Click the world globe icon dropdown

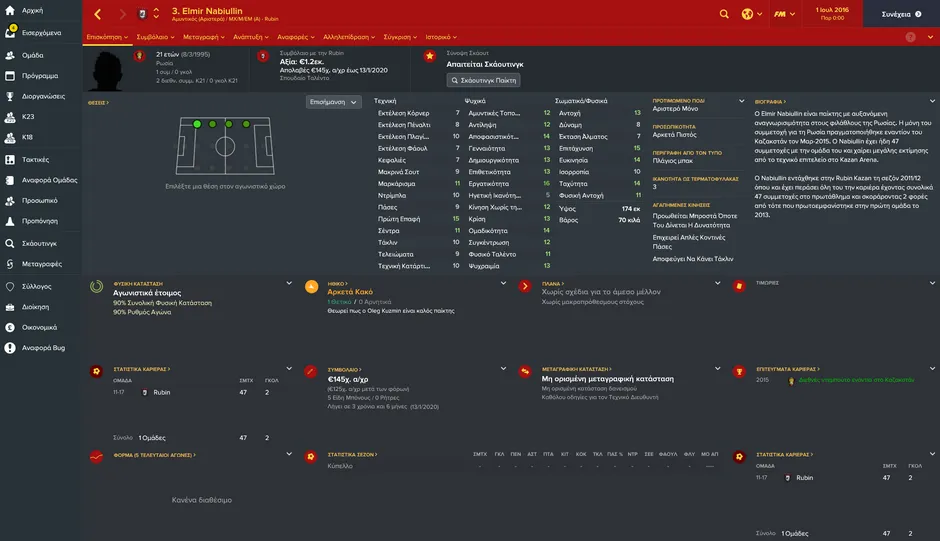751,14
